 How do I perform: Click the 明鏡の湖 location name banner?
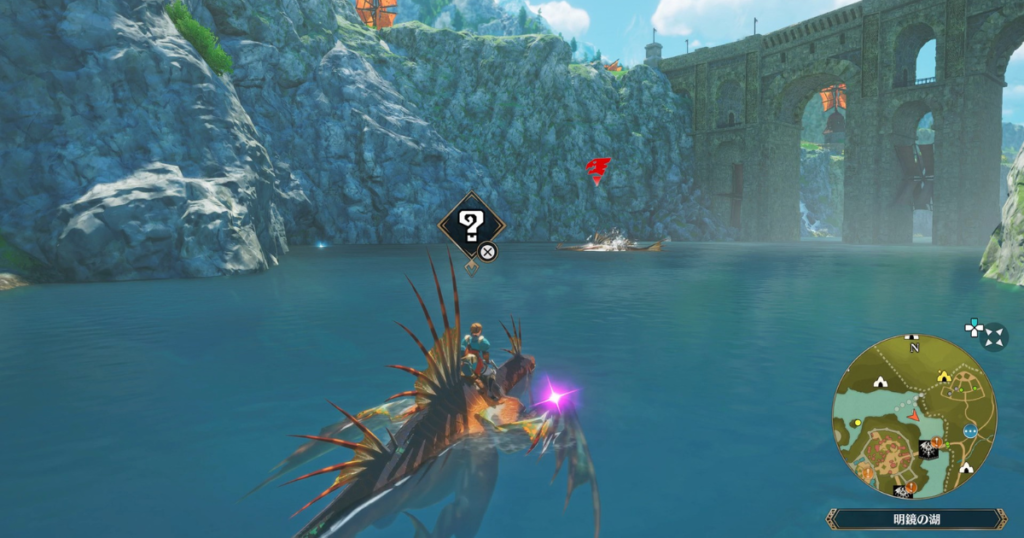point(916,519)
